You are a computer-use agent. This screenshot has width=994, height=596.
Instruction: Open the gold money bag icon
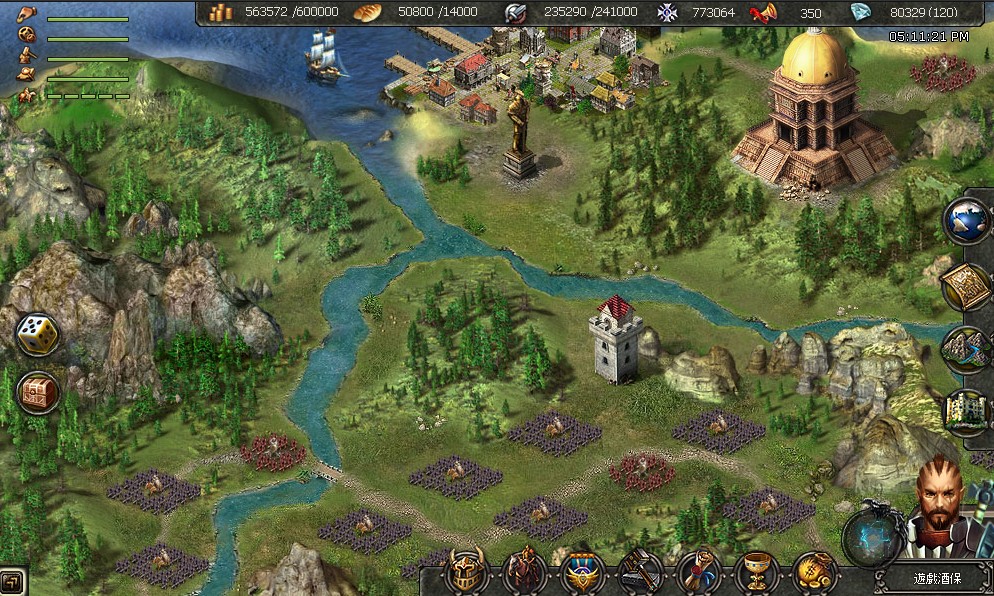tap(815, 572)
